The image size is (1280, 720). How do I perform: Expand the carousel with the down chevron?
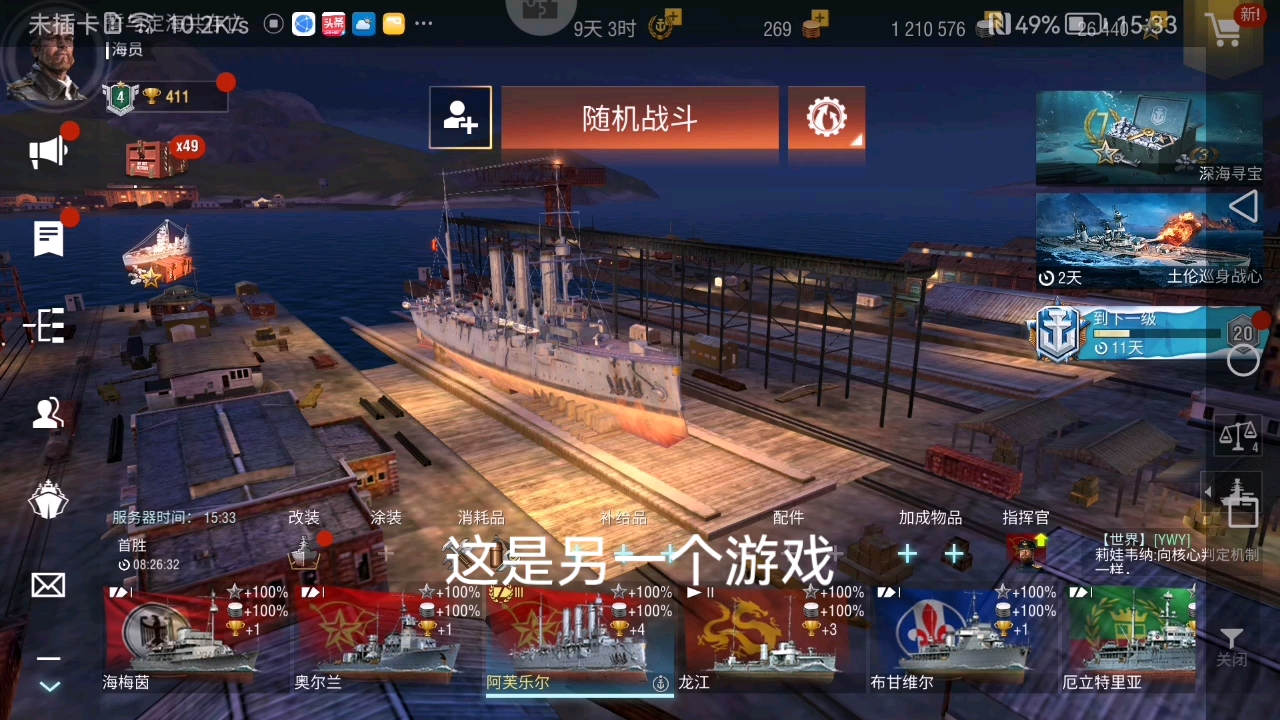pyautogui.click(x=48, y=687)
